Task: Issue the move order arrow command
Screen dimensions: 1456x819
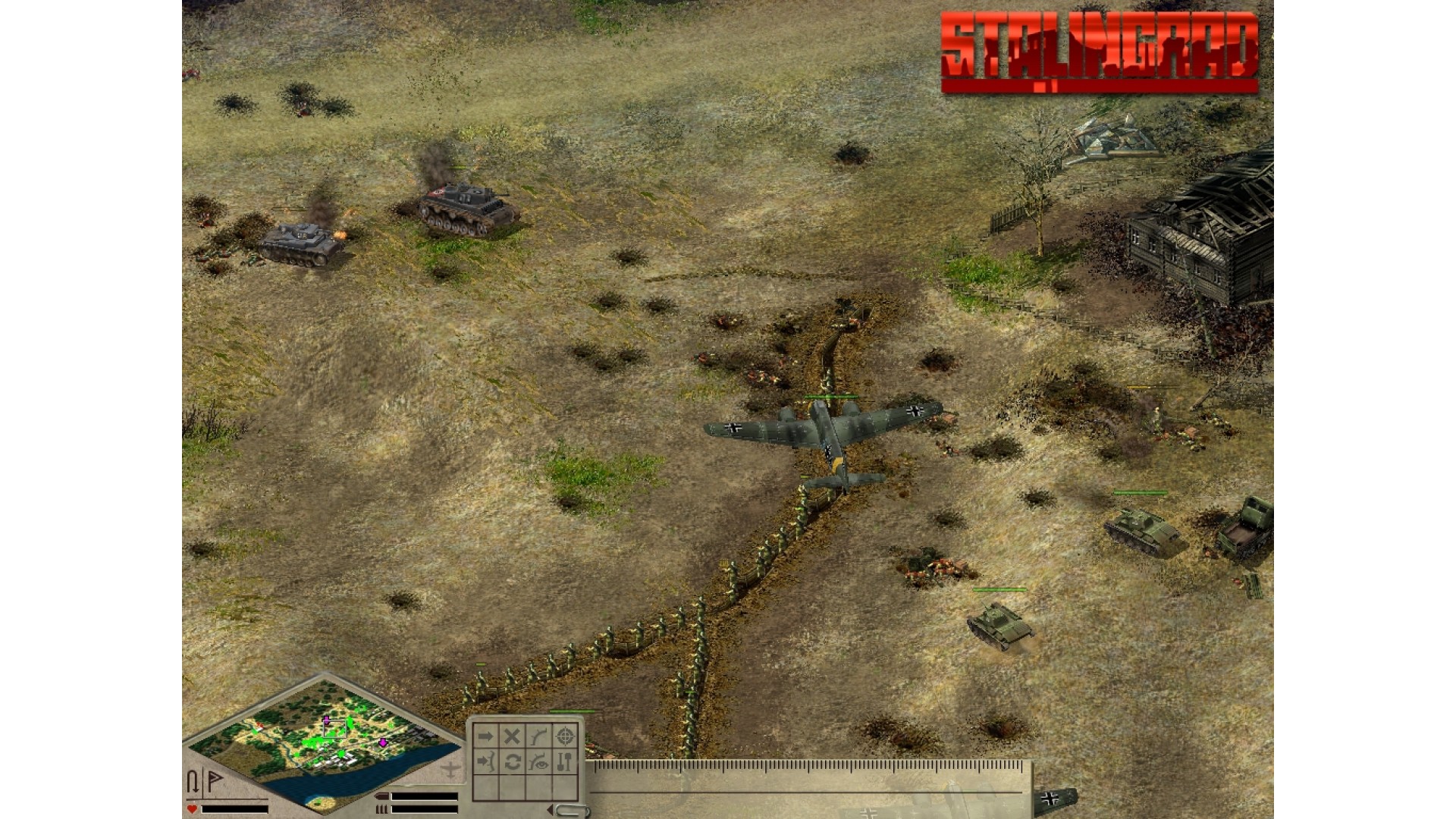Action: point(485,736)
